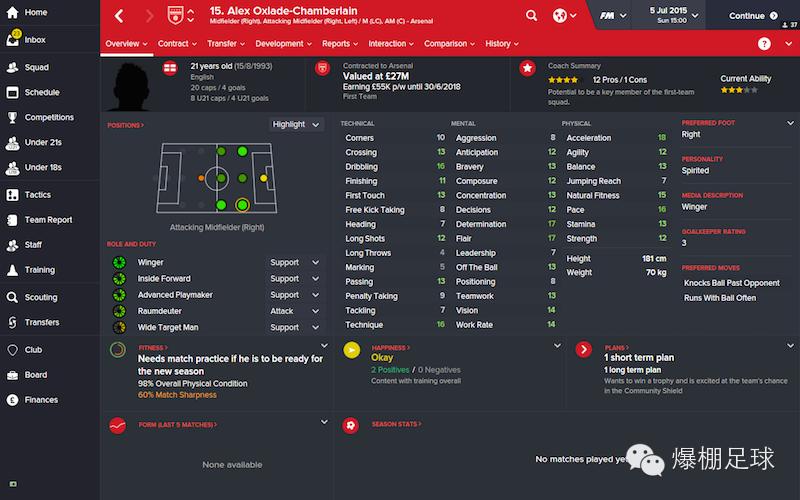Go to Under 21s squad
The image size is (800, 500).
point(43,143)
